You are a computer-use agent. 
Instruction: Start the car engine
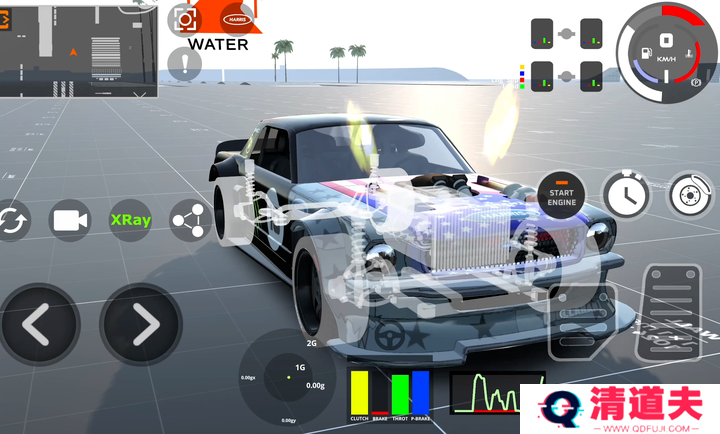click(x=561, y=195)
